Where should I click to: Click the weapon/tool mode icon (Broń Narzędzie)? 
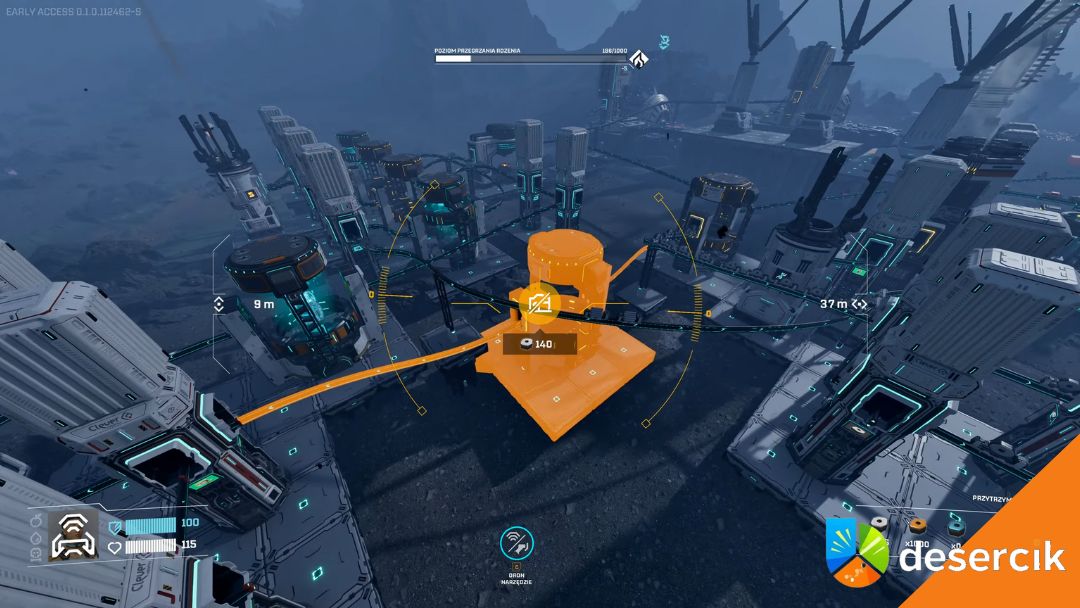tap(517, 544)
